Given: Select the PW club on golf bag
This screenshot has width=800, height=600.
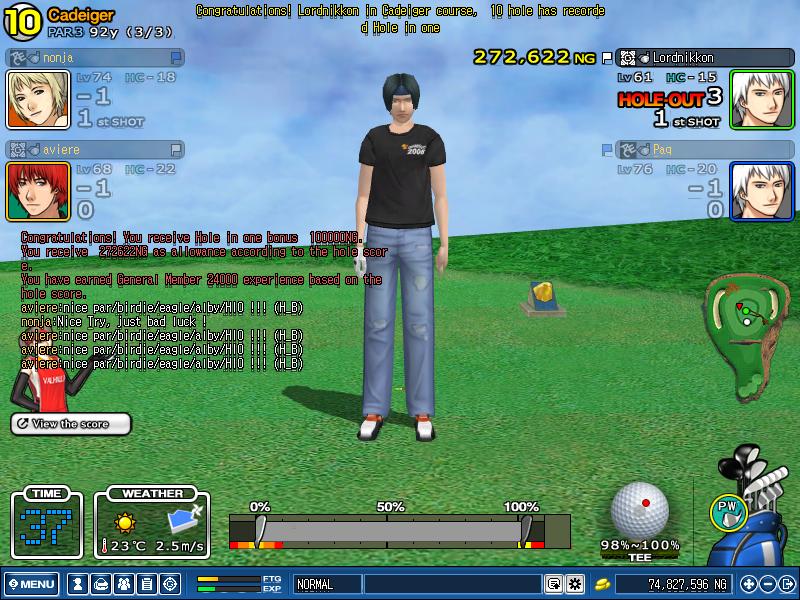Looking at the screenshot, I should (727, 510).
